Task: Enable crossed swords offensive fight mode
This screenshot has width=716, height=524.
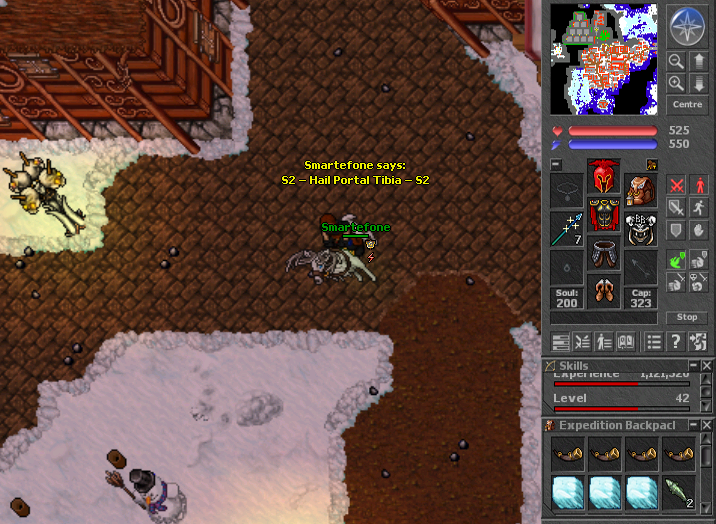Action: point(677,186)
